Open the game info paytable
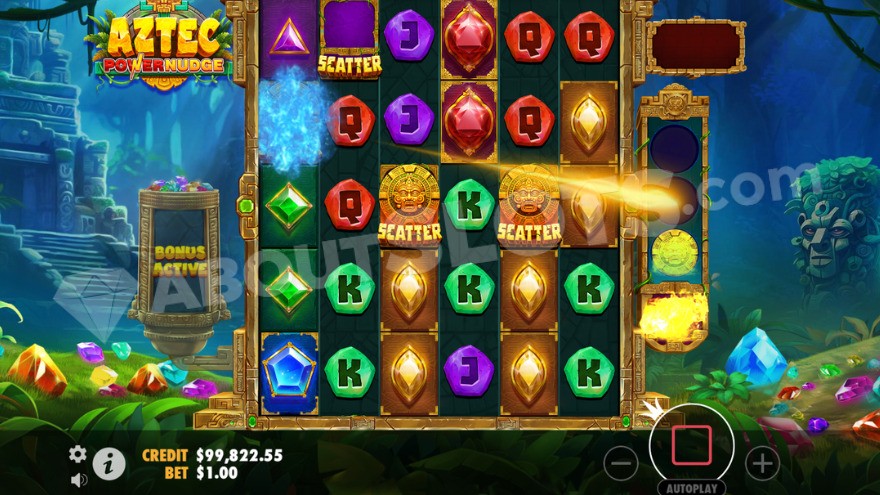 pos(109,463)
